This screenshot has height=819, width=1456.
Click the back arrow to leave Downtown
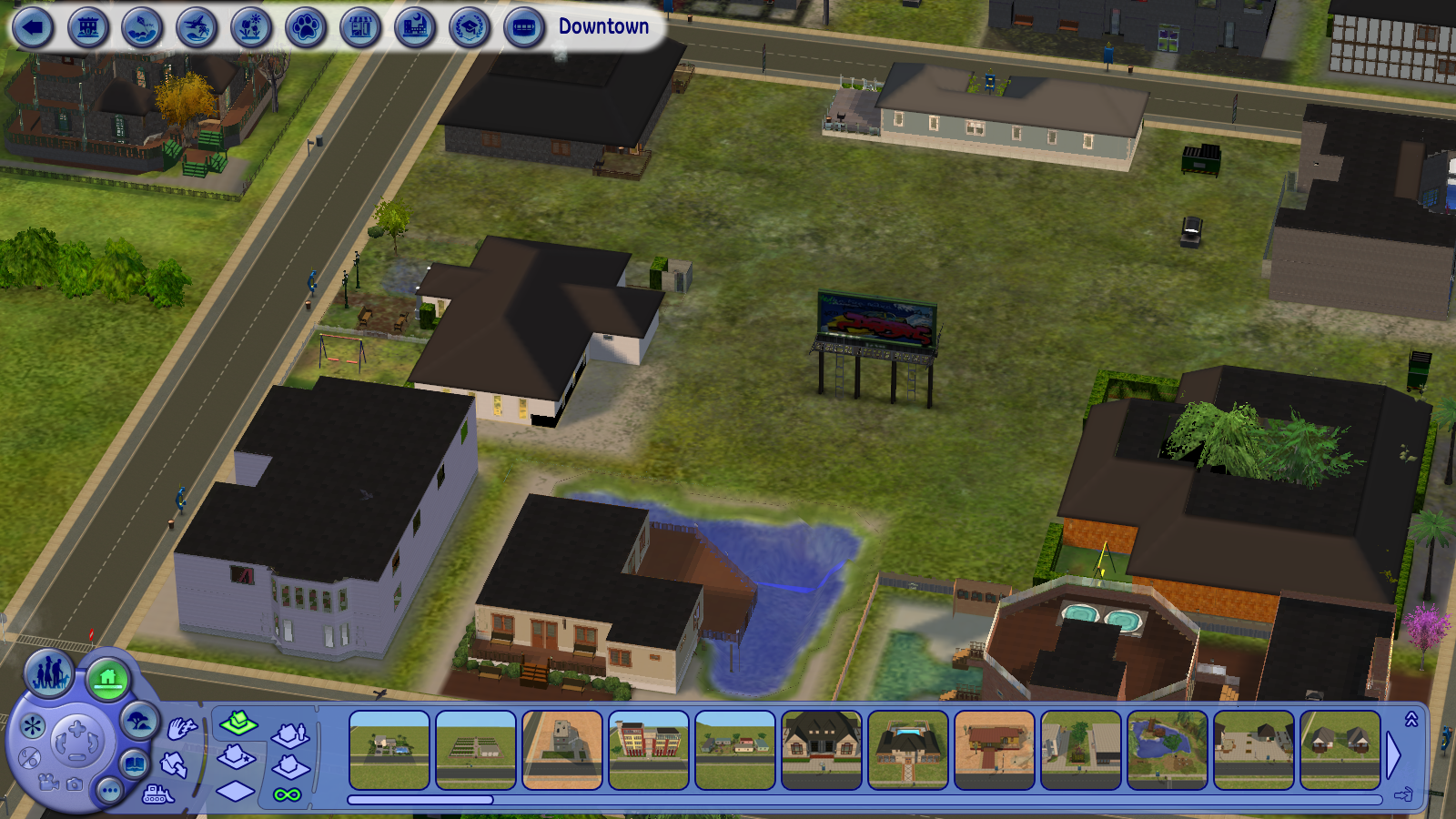coord(33,25)
